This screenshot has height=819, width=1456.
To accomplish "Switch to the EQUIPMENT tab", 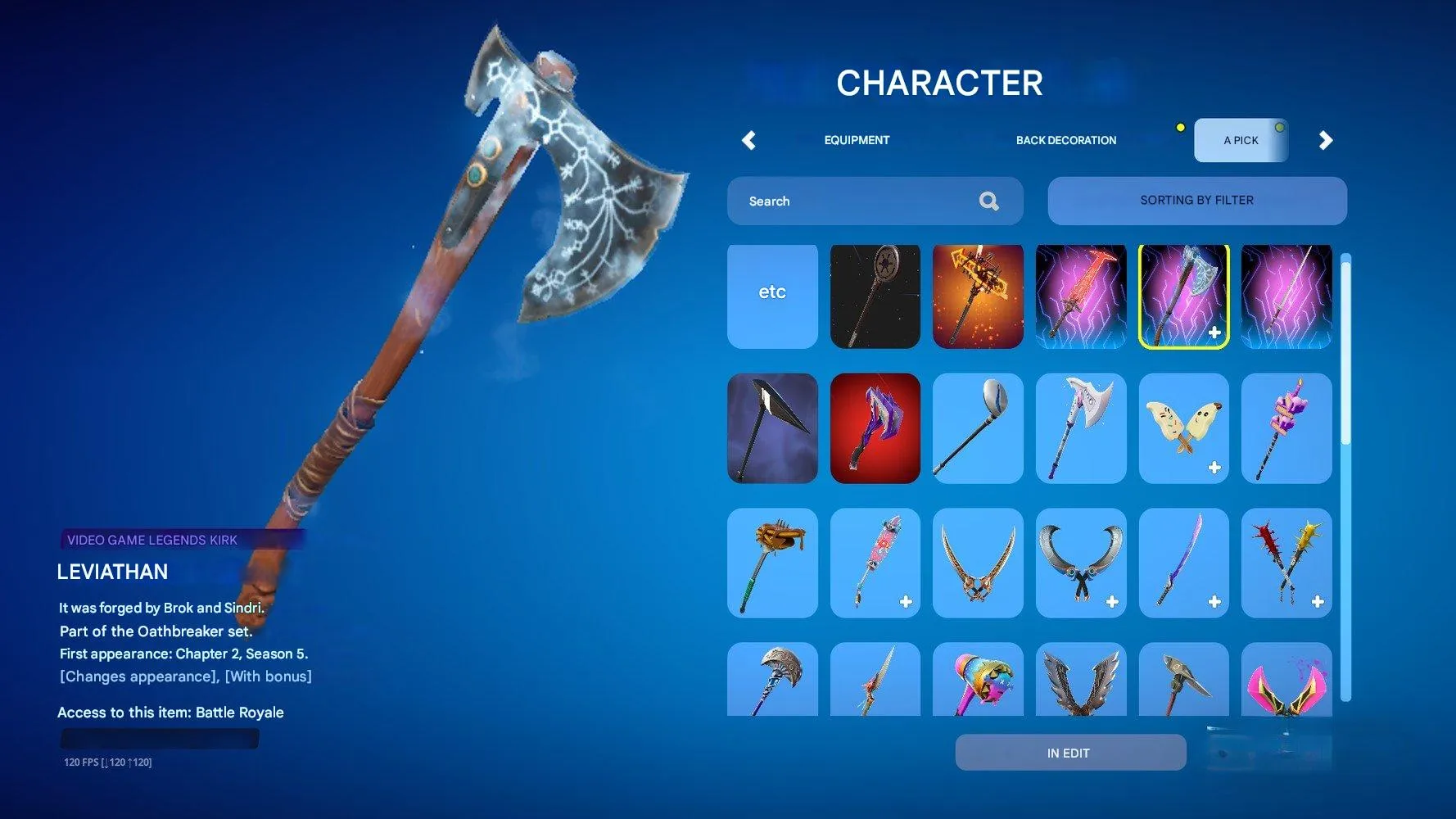I will (x=856, y=140).
